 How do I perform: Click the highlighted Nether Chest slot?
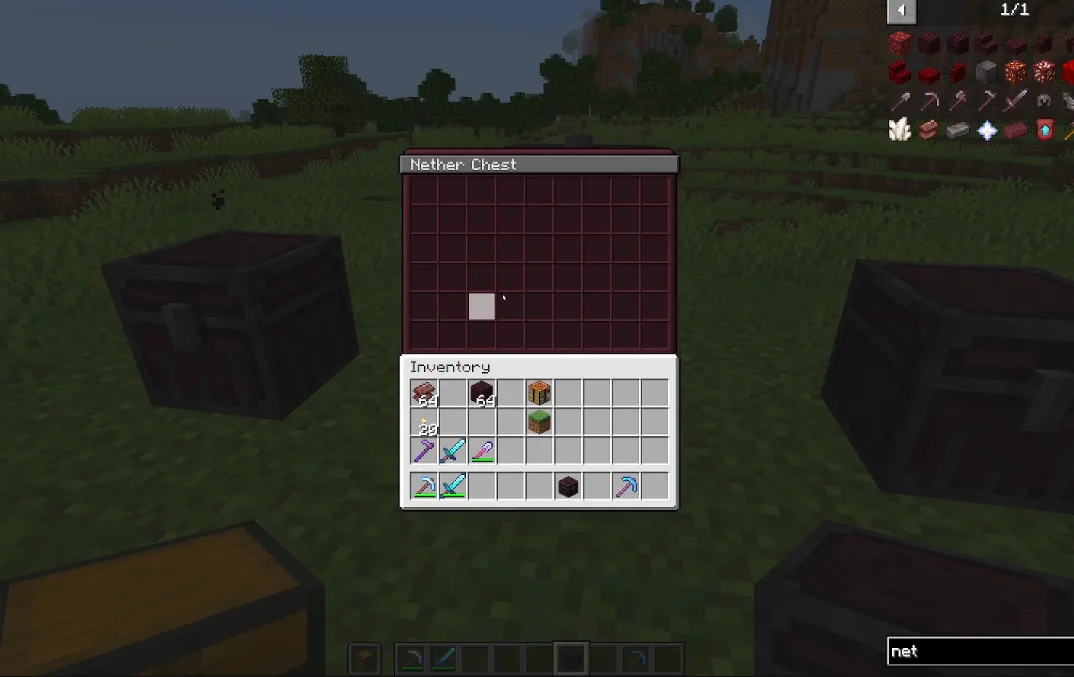482,306
